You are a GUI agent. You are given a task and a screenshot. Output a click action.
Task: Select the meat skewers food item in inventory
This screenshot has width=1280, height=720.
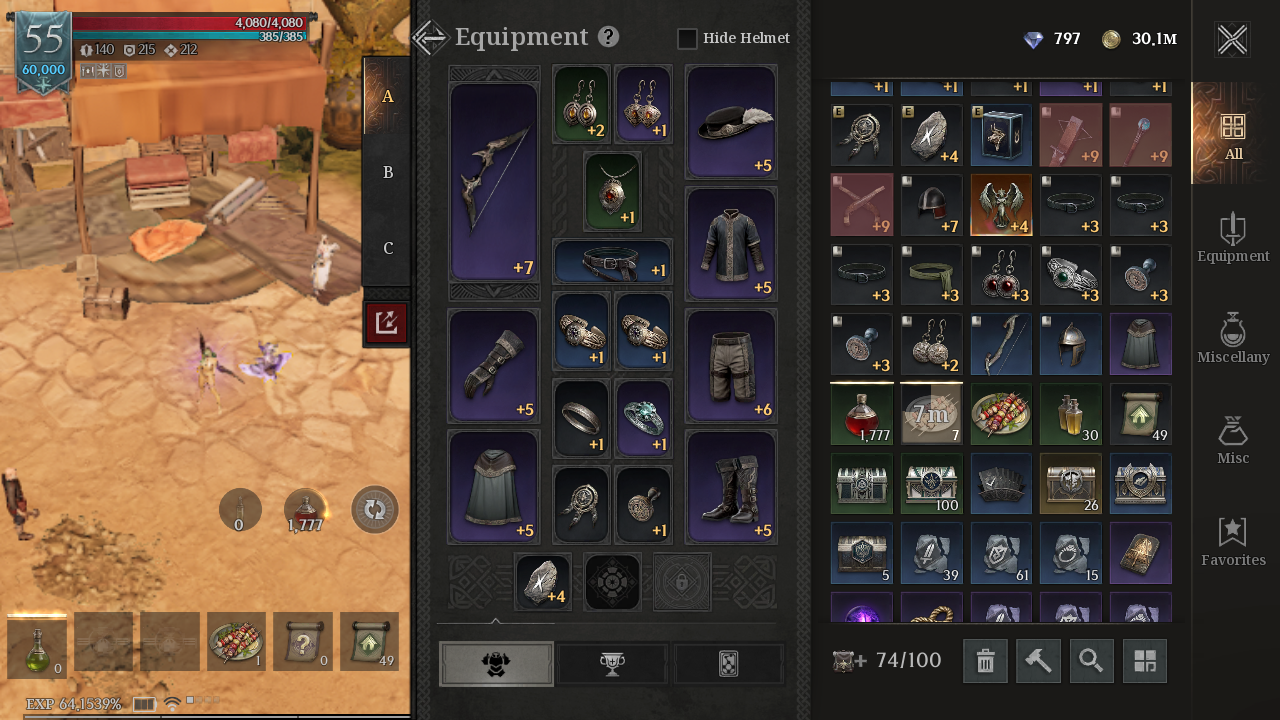[1001, 414]
